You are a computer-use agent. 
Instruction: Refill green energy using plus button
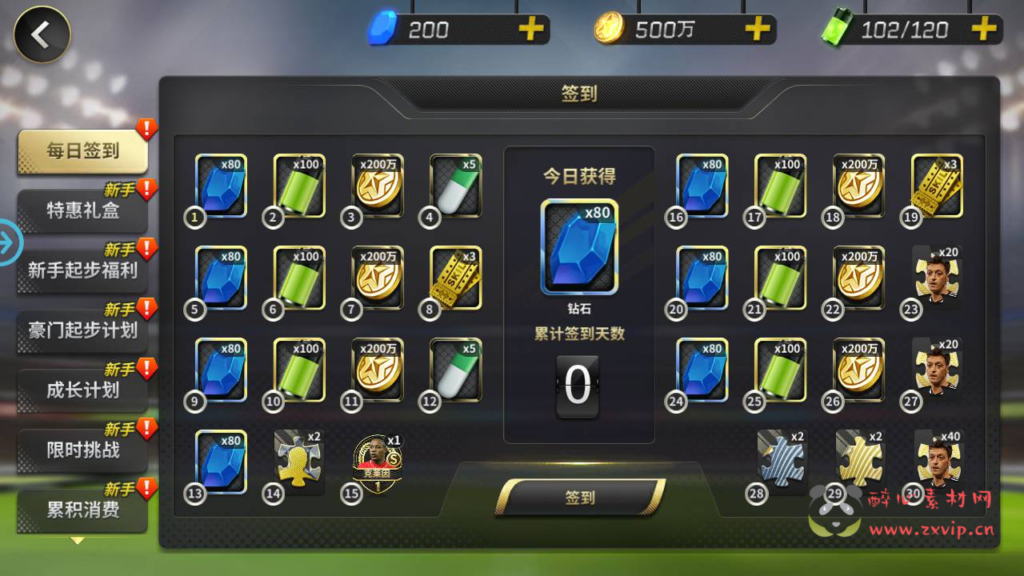pos(984,29)
